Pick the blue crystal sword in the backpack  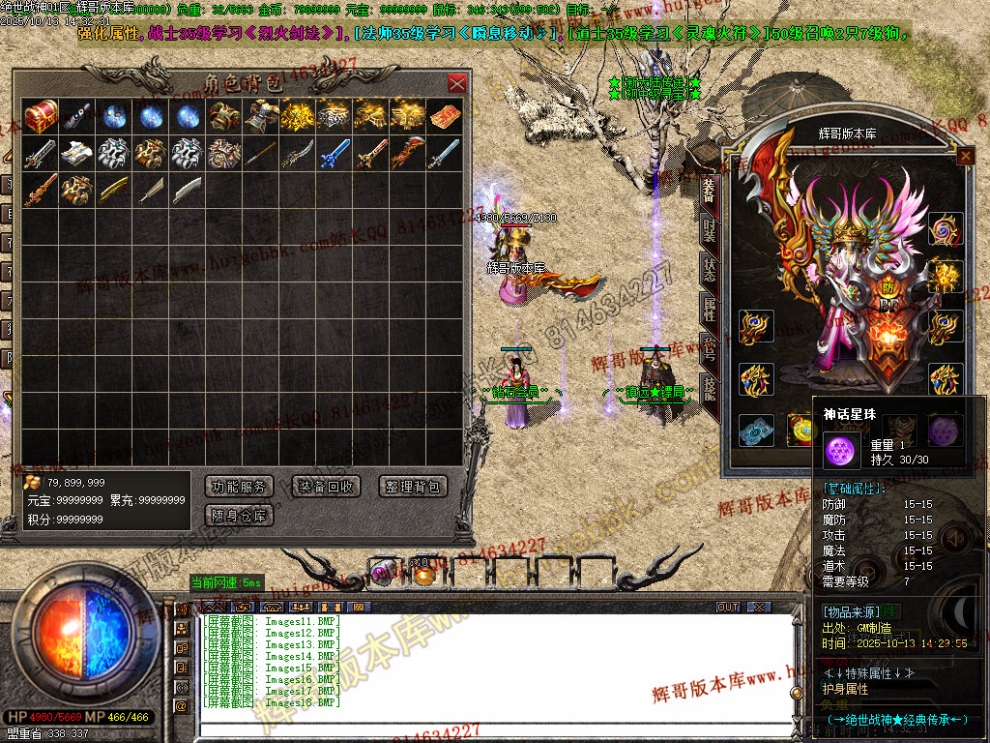tap(333, 154)
